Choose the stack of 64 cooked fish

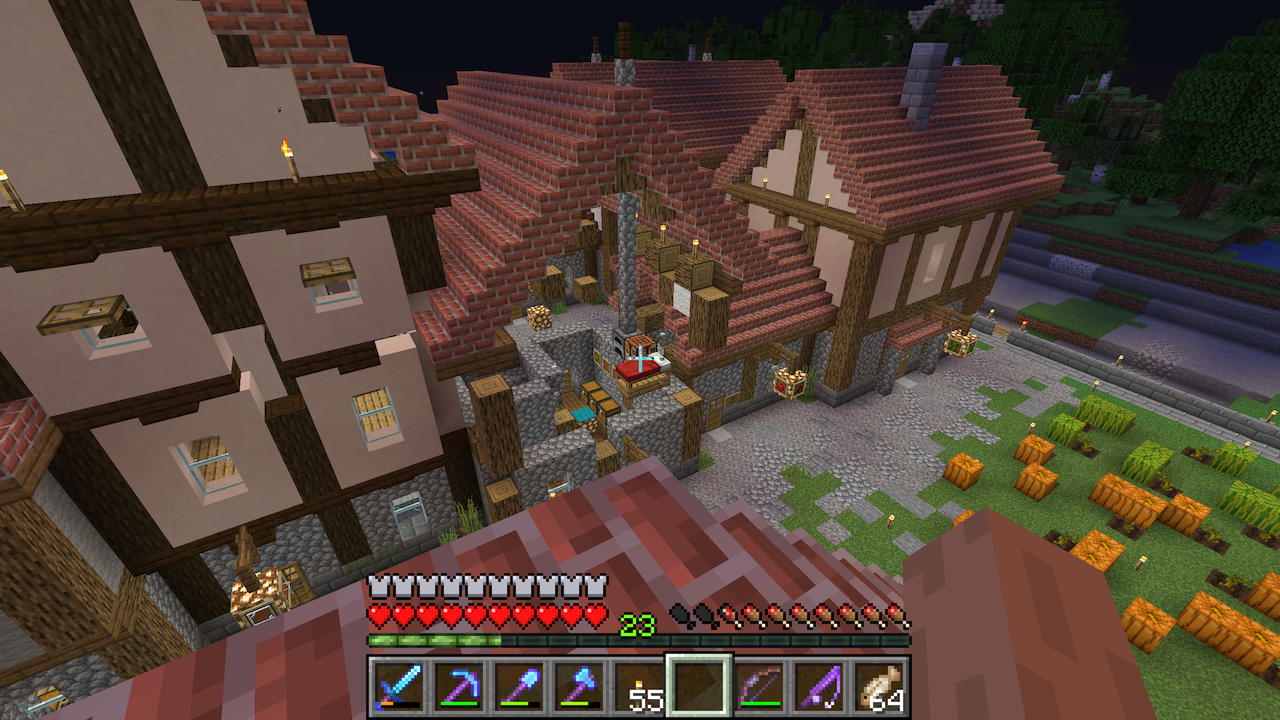pos(879,686)
